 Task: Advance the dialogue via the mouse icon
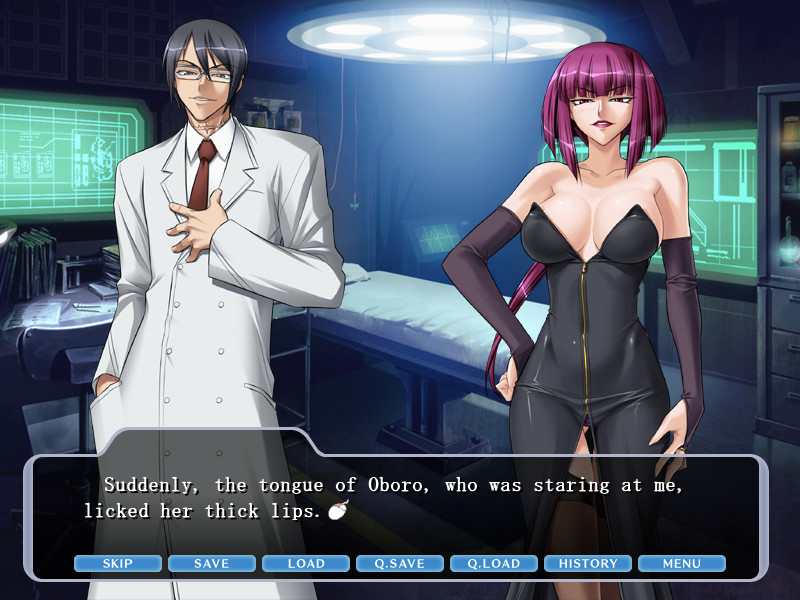(x=339, y=512)
